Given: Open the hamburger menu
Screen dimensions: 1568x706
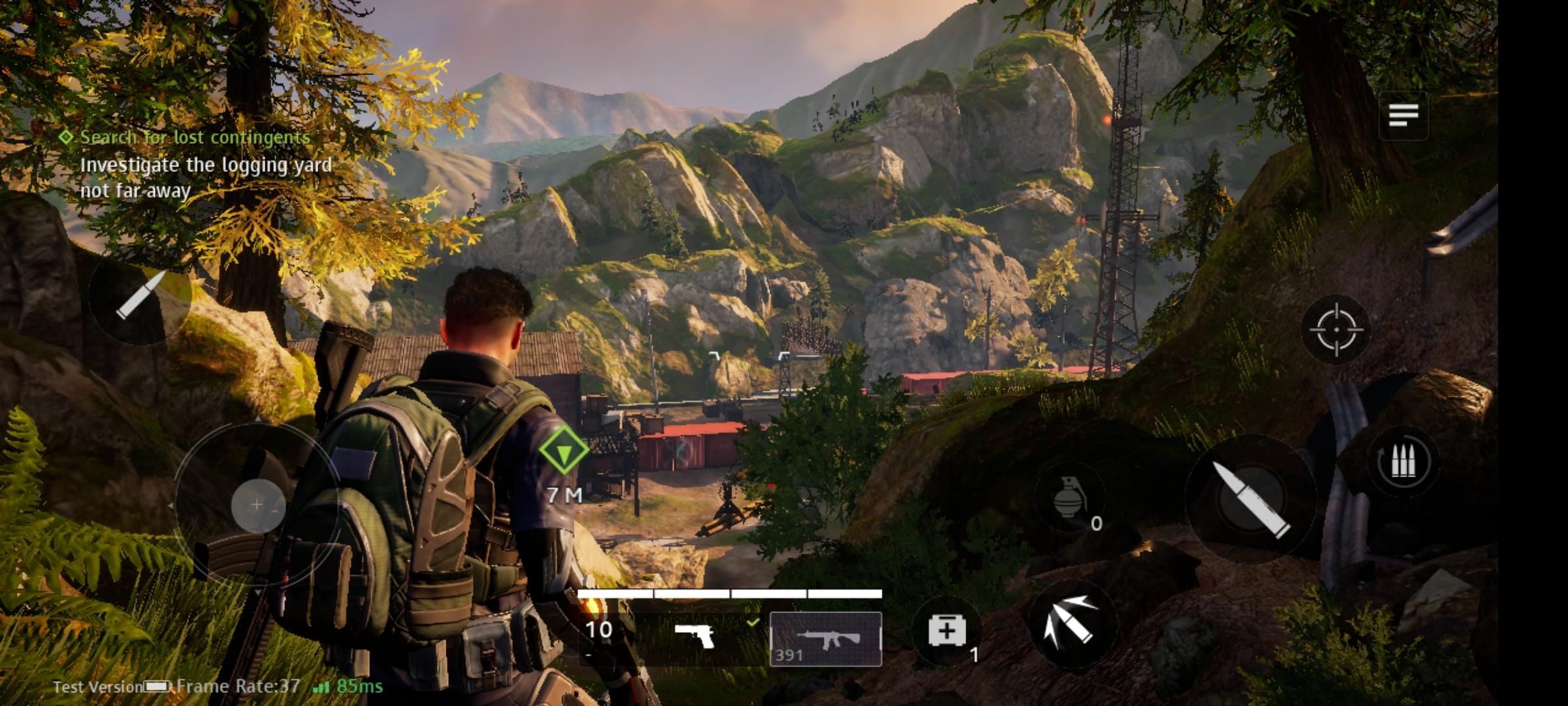Looking at the screenshot, I should pos(1403,116).
